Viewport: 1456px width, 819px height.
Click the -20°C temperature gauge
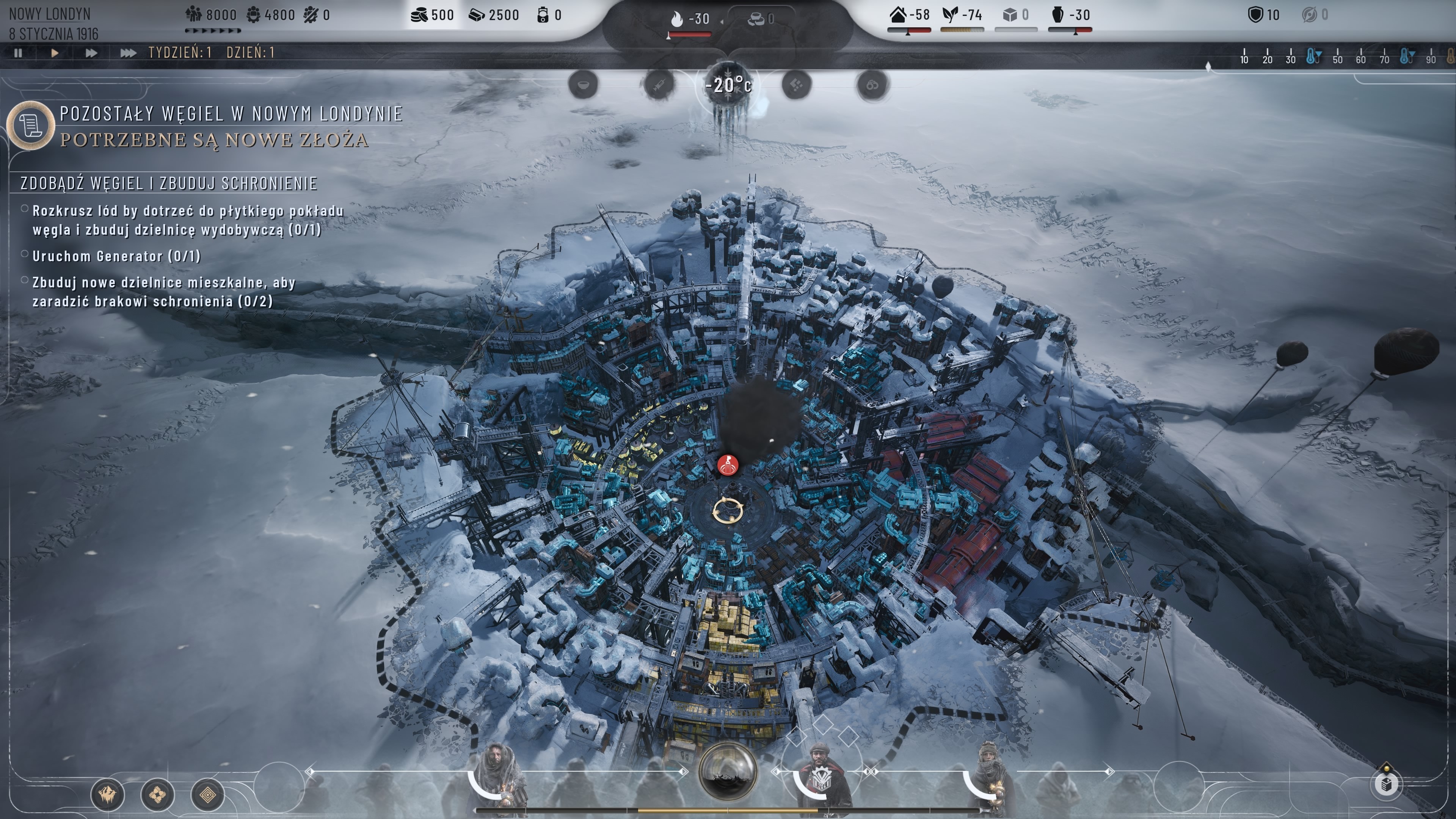coord(728,86)
